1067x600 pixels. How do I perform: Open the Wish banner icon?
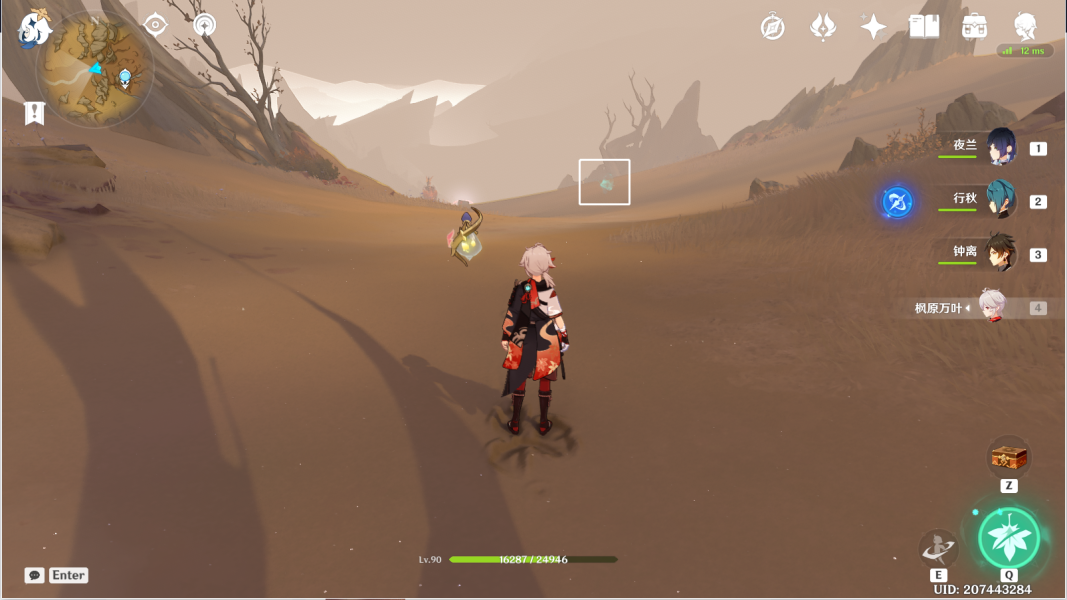[822, 27]
